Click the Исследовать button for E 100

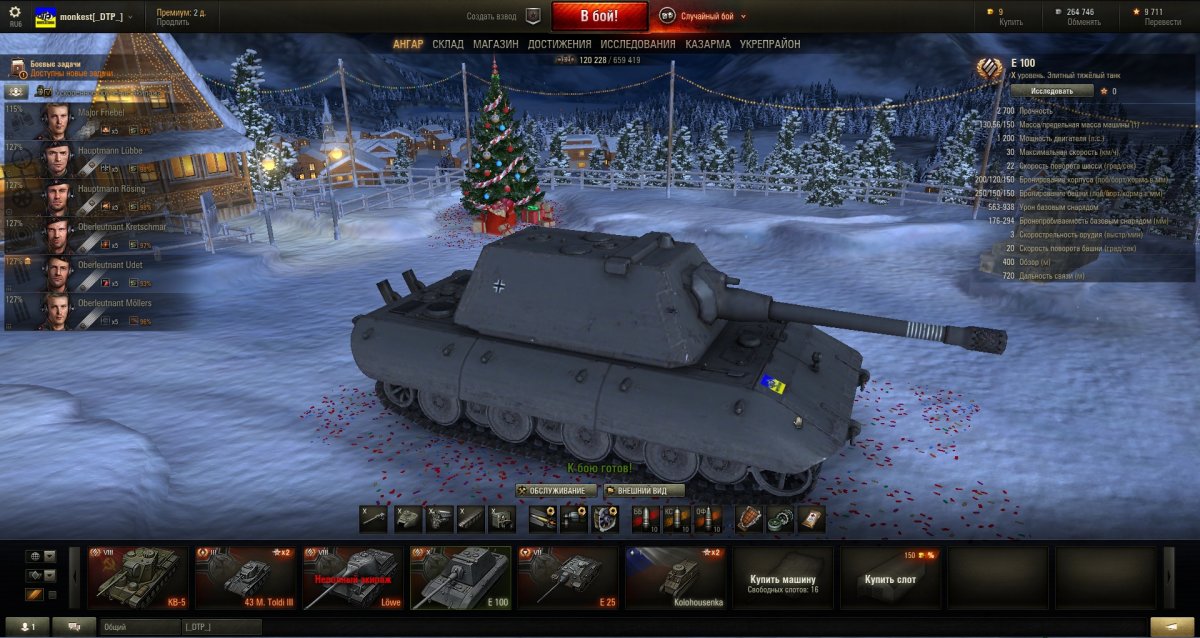point(1051,91)
